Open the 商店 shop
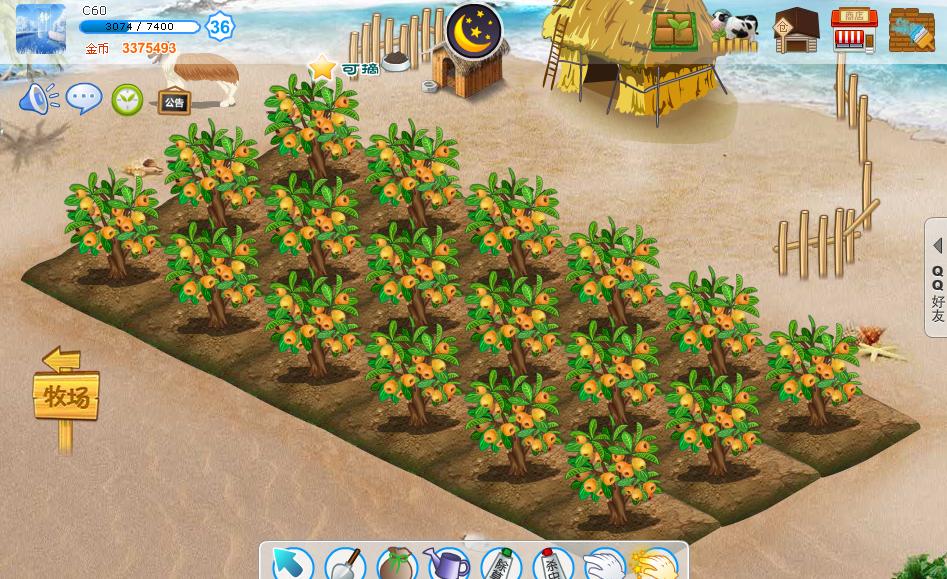The width and height of the screenshot is (947, 579). (x=853, y=30)
